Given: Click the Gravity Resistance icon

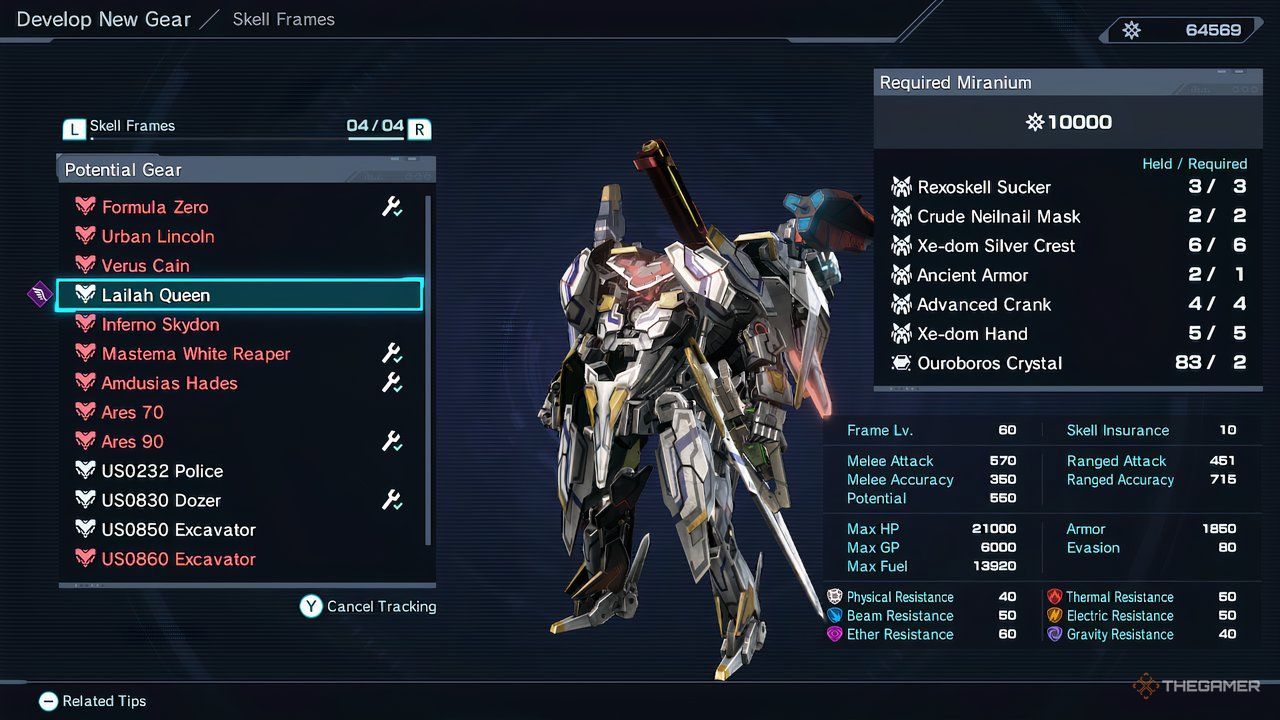Looking at the screenshot, I should (1056, 634).
